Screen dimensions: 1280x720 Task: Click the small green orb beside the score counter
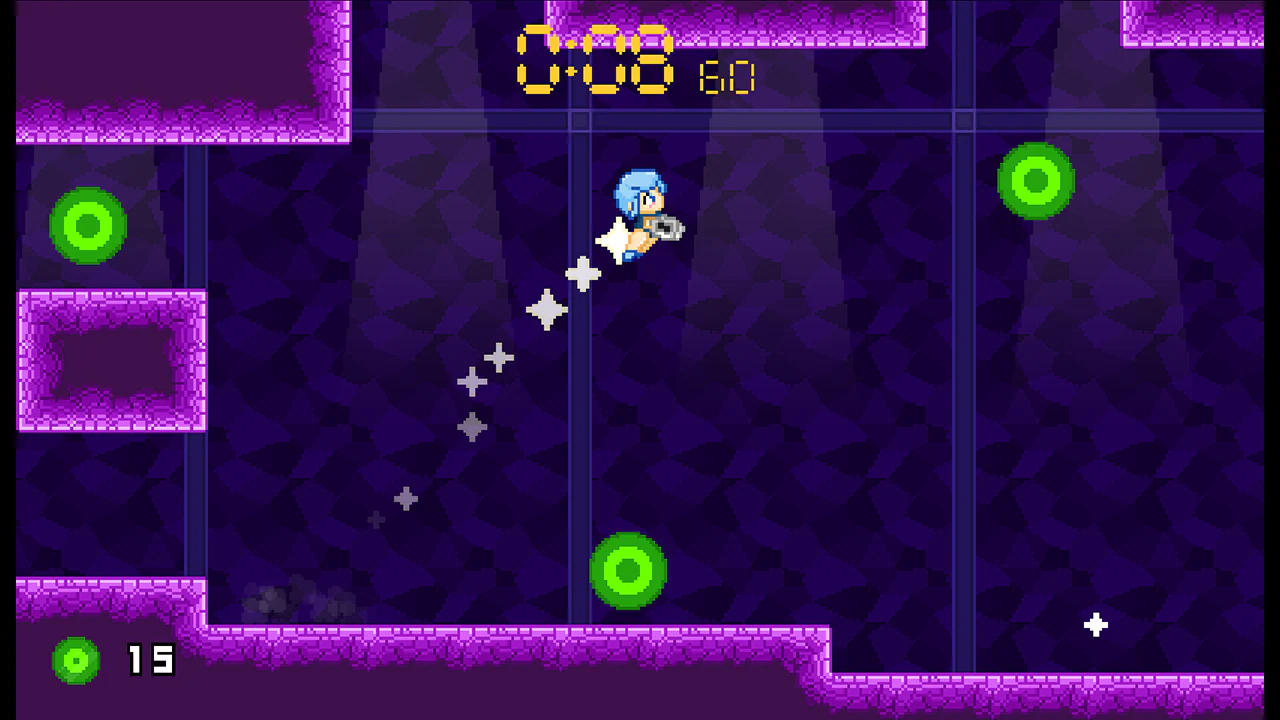[76, 660]
